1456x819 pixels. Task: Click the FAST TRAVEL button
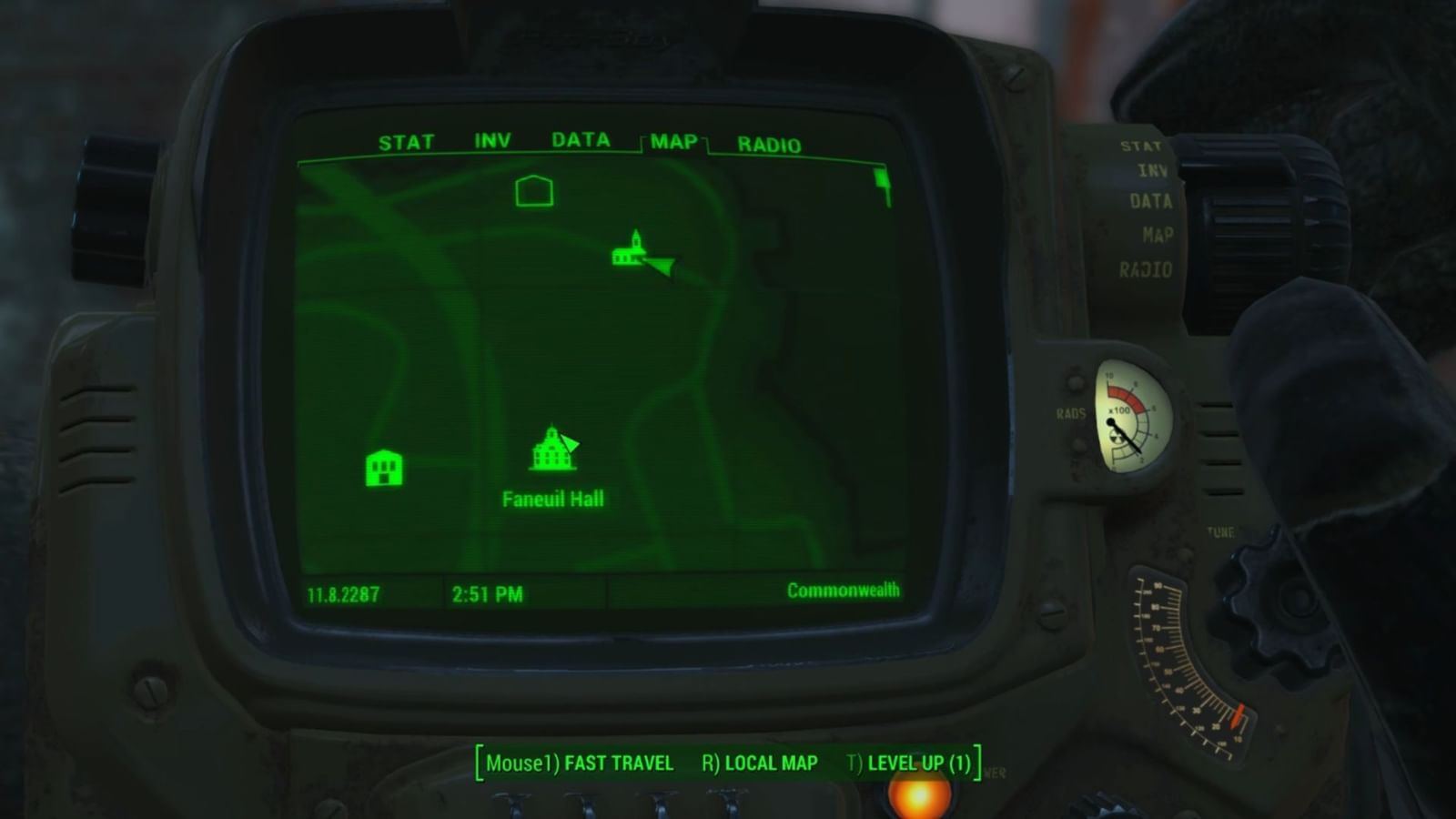pos(619,763)
